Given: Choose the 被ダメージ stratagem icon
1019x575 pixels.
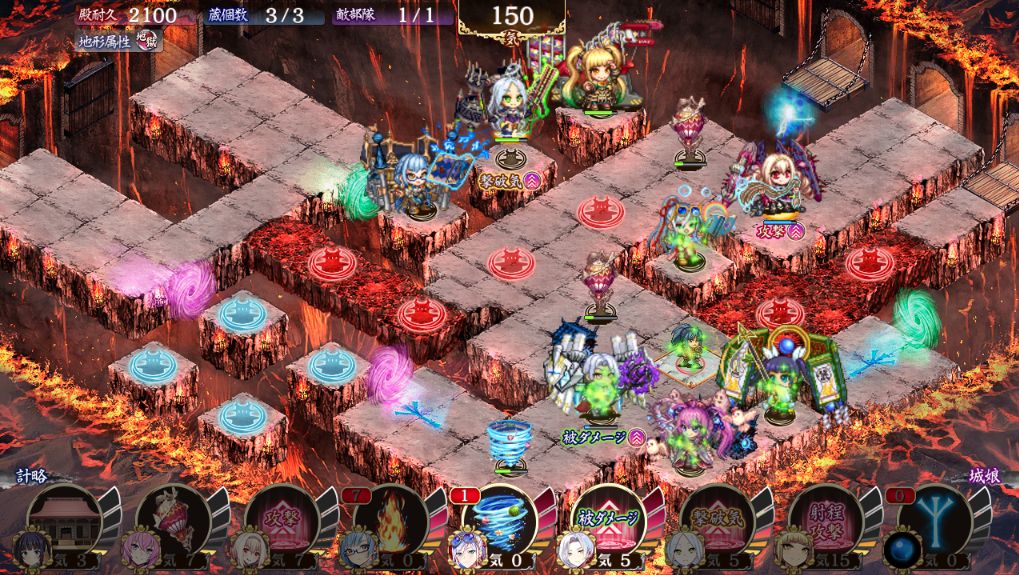Looking at the screenshot, I should [x=609, y=518].
